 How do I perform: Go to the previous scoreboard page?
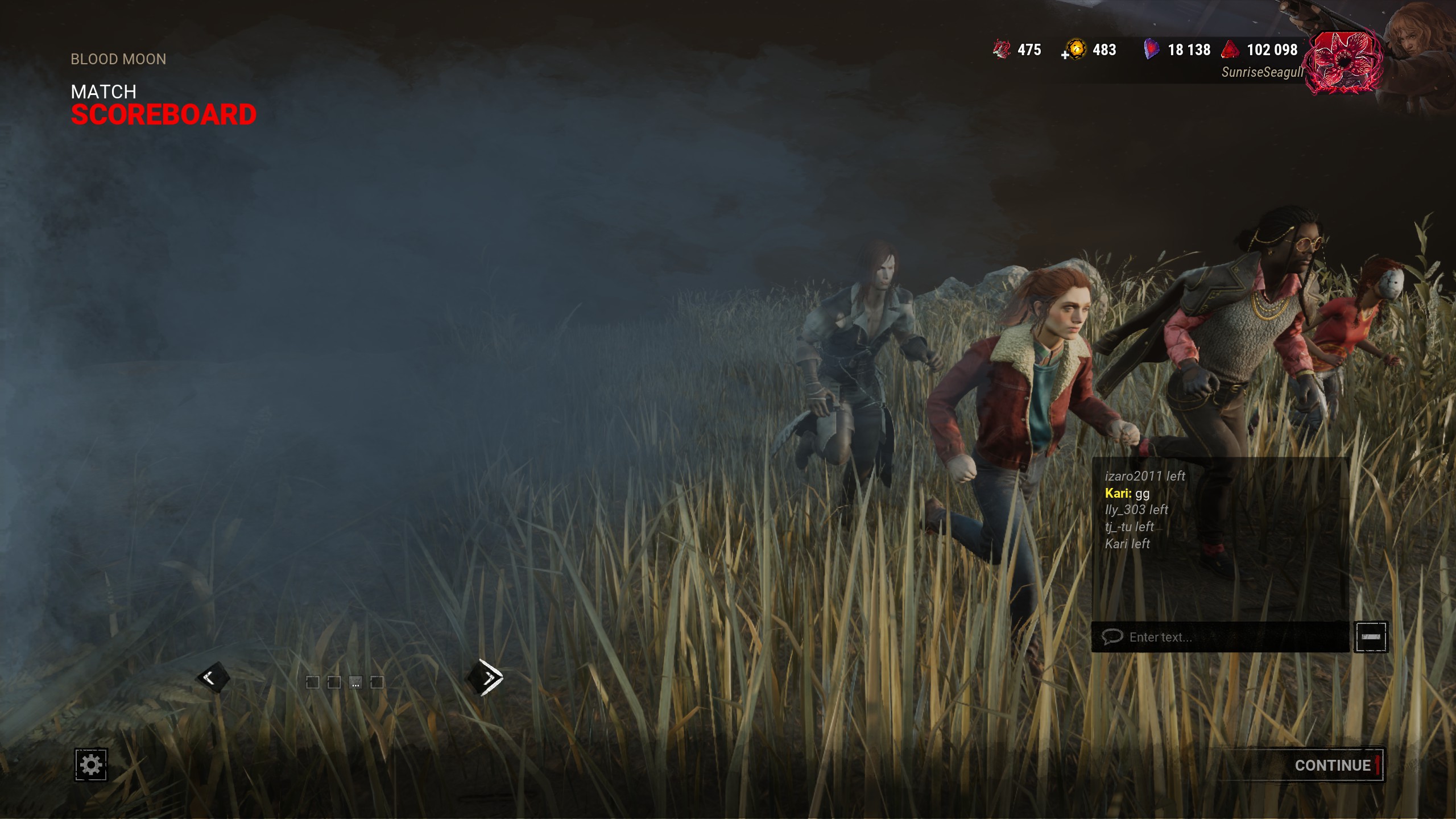coord(213,677)
